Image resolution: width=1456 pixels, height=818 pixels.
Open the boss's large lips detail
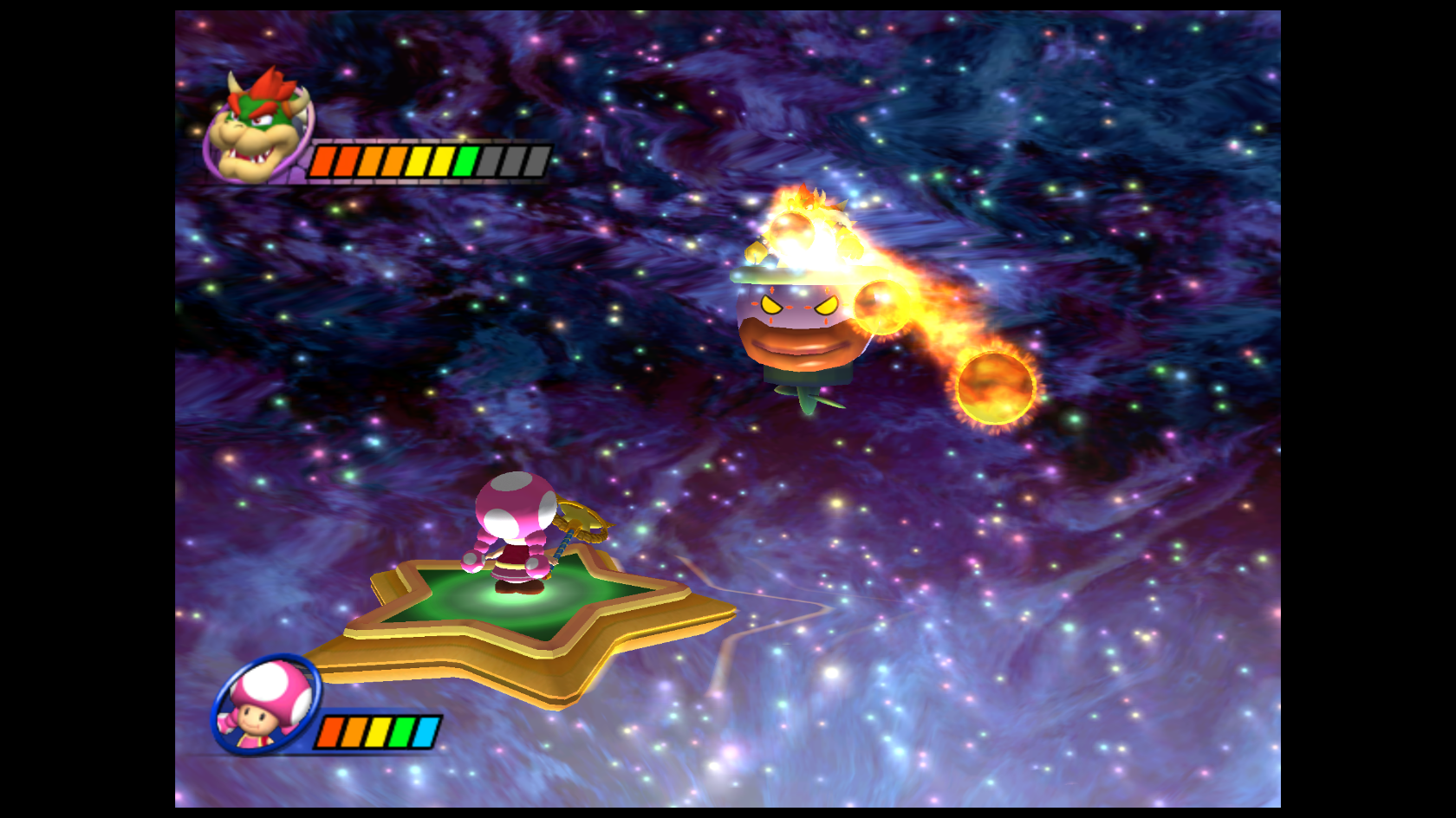point(797,347)
